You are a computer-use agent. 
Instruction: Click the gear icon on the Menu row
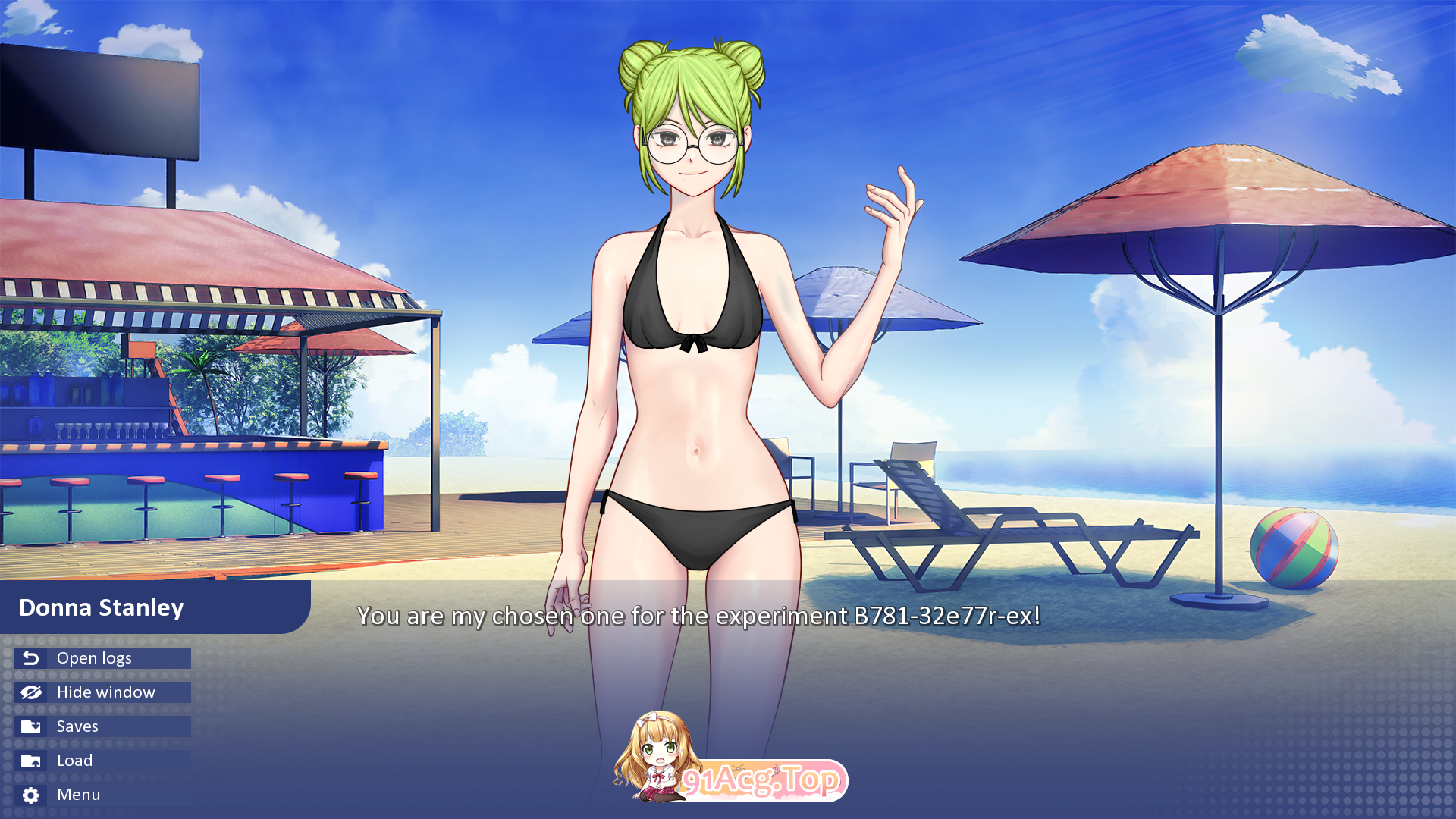click(x=30, y=794)
